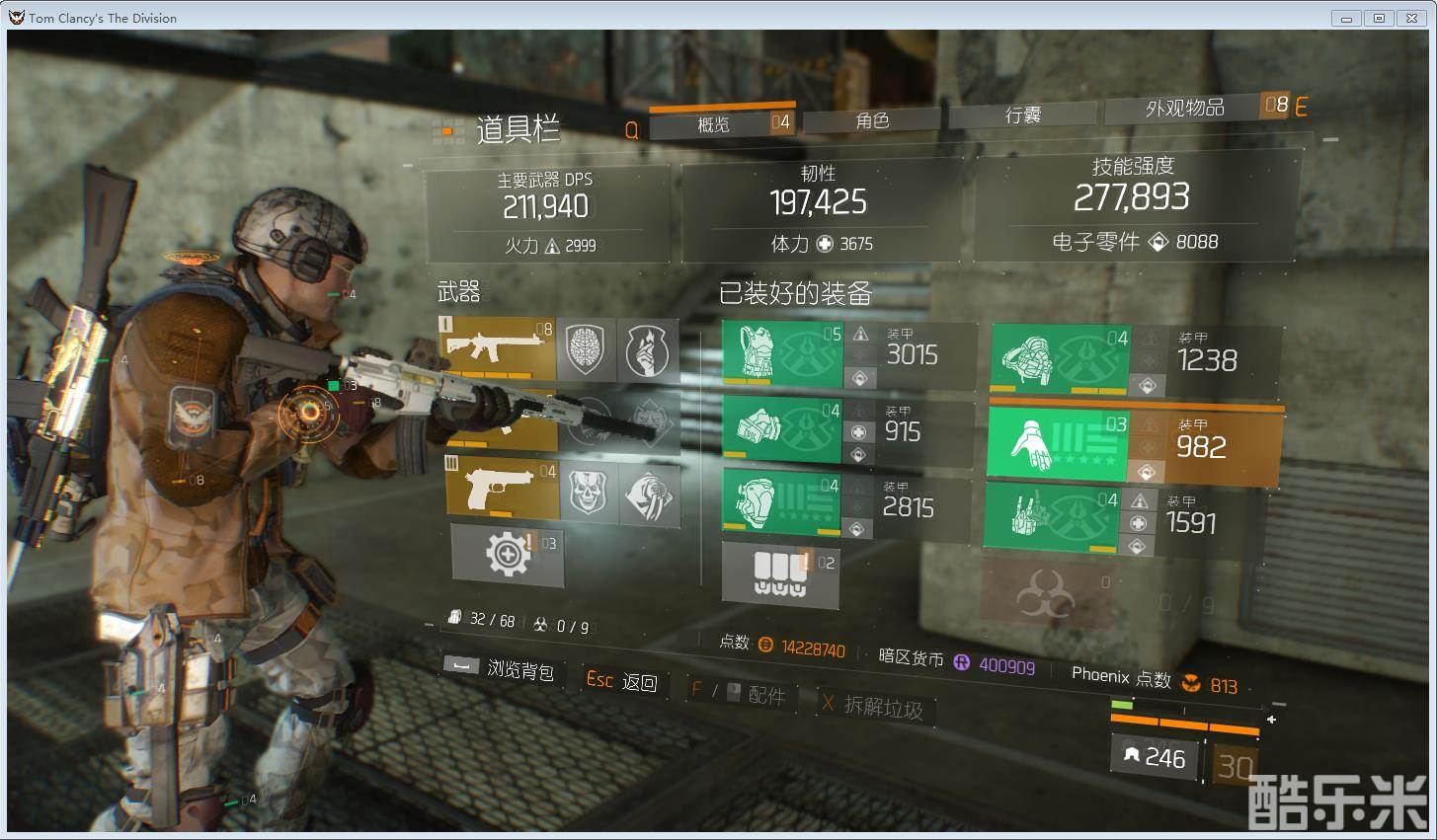Select the body armor slot with 3015 armor
The image size is (1437, 840).
pyautogui.click(x=782, y=353)
